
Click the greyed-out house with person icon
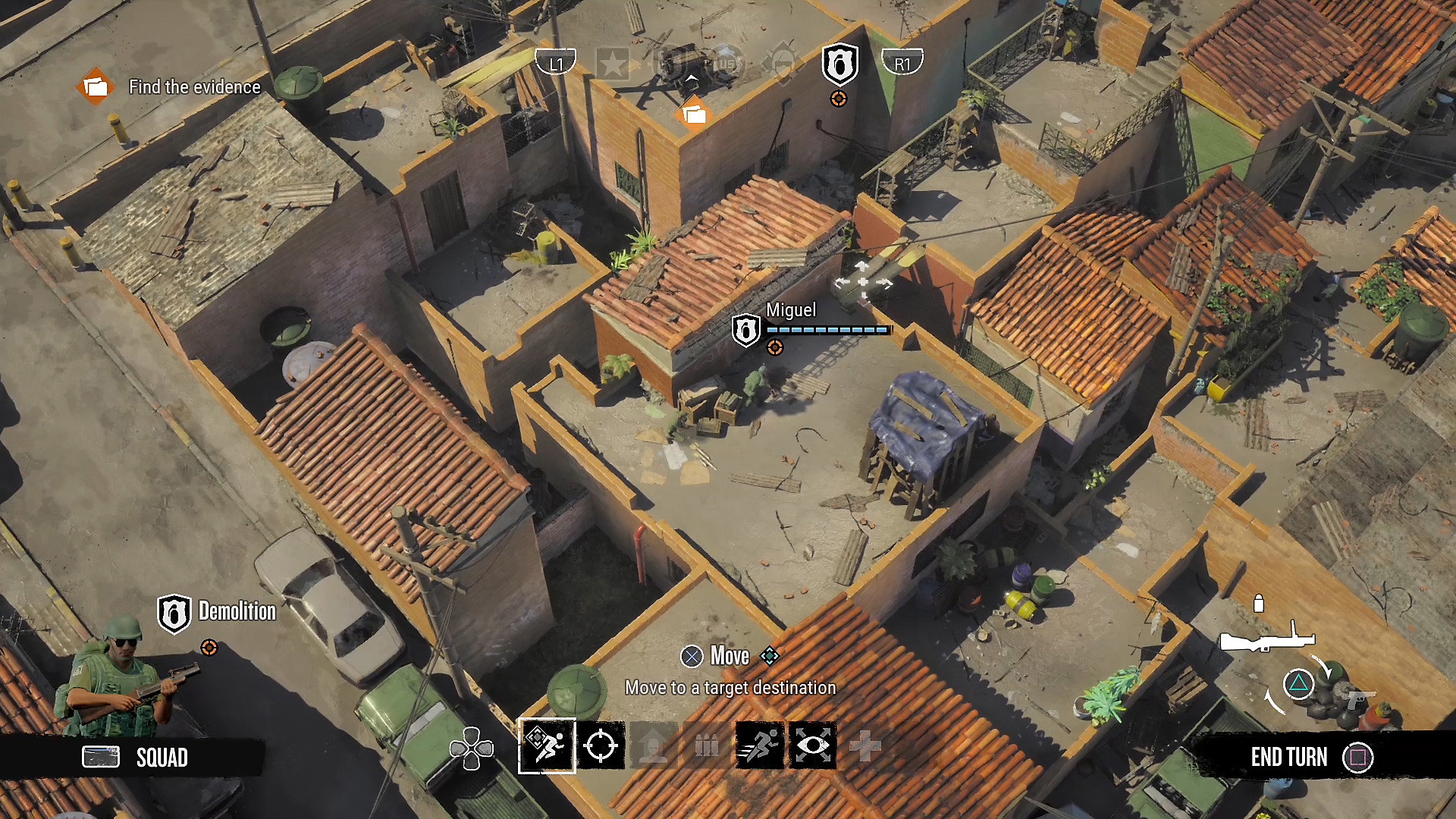pos(654,746)
